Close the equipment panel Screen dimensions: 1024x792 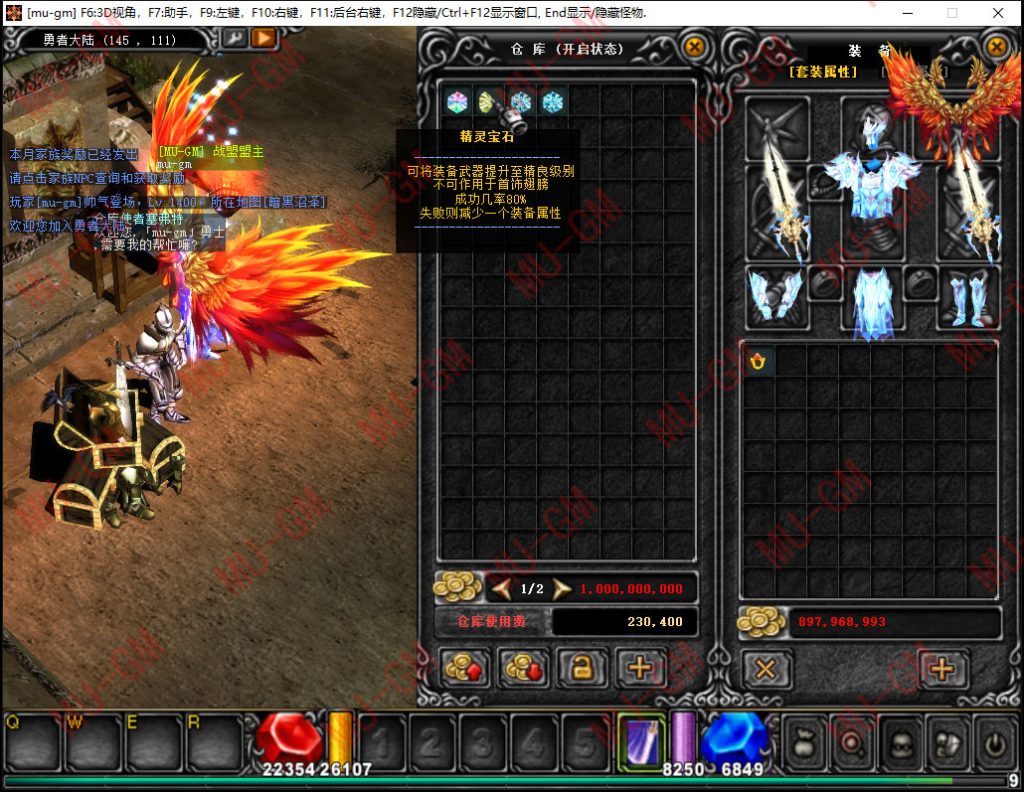pyautogui.click(x=996, y=47)
